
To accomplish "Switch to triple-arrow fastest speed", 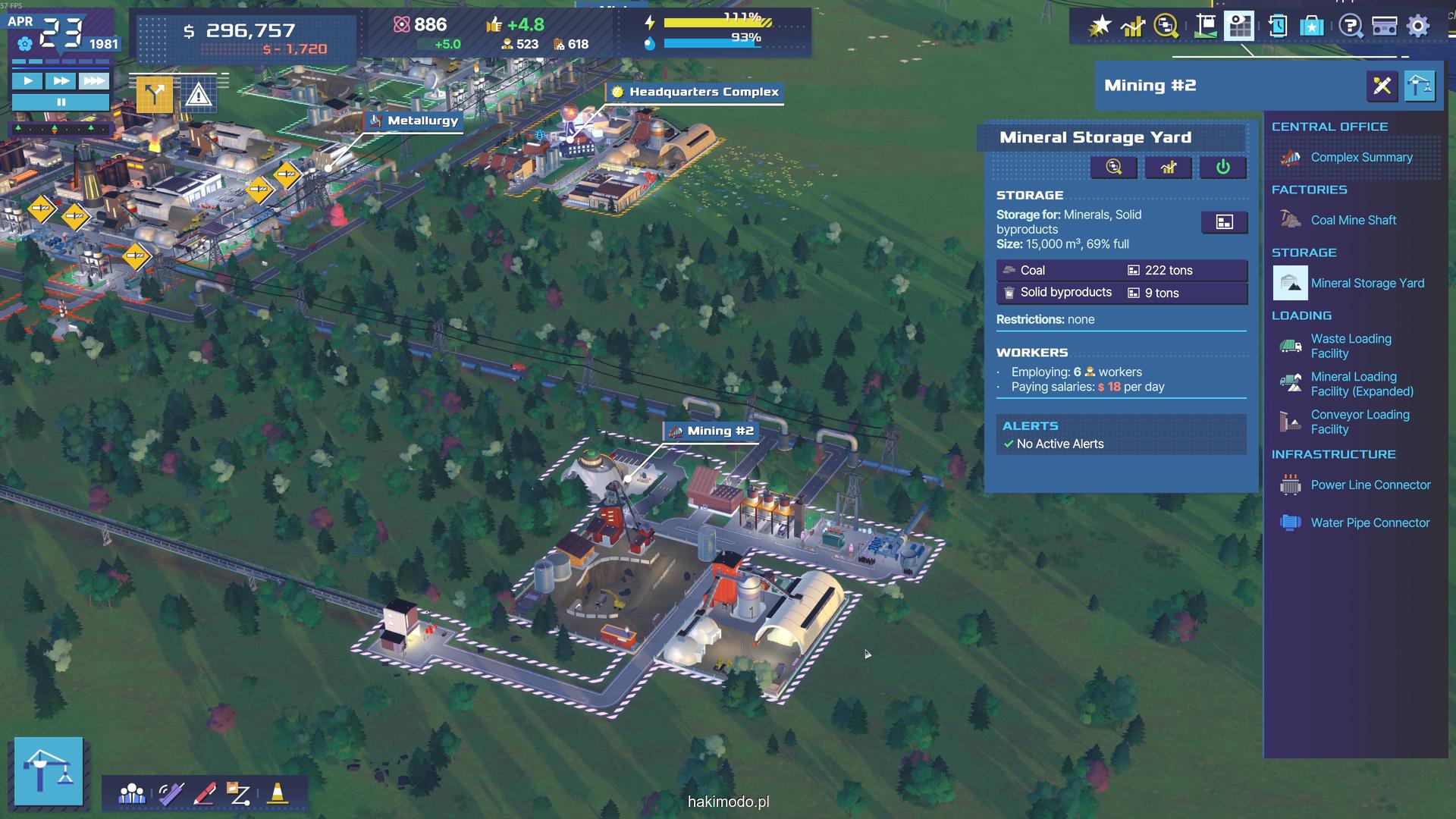I will point(93,80).
